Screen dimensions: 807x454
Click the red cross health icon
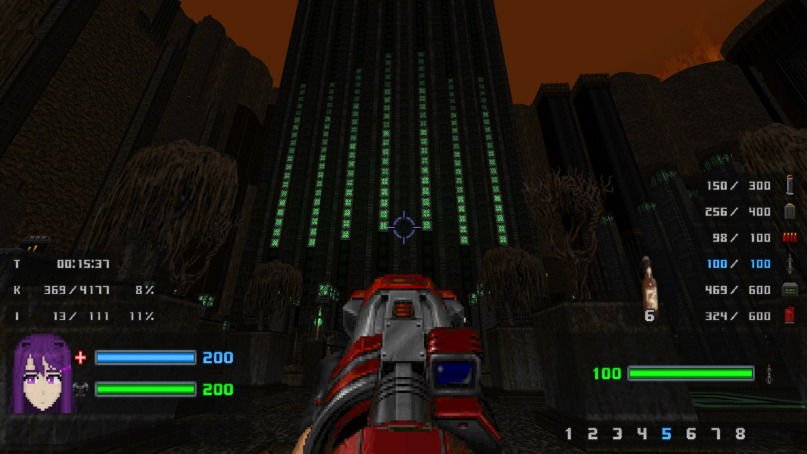pos(81,357)
